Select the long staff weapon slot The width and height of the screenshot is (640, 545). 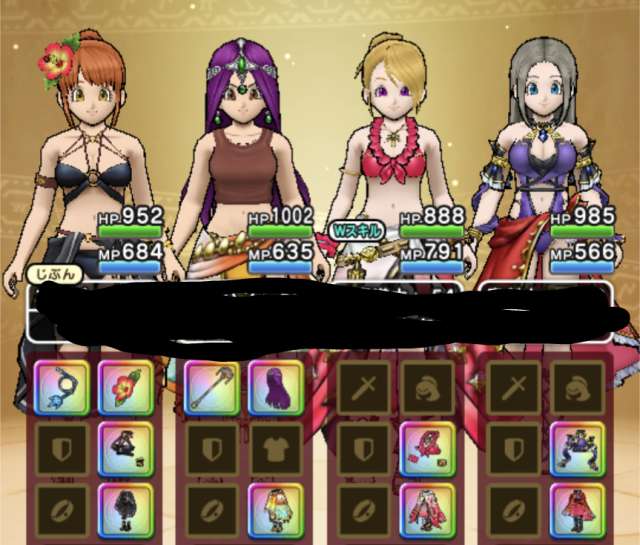pyautogui.click(x=211, y=387)
